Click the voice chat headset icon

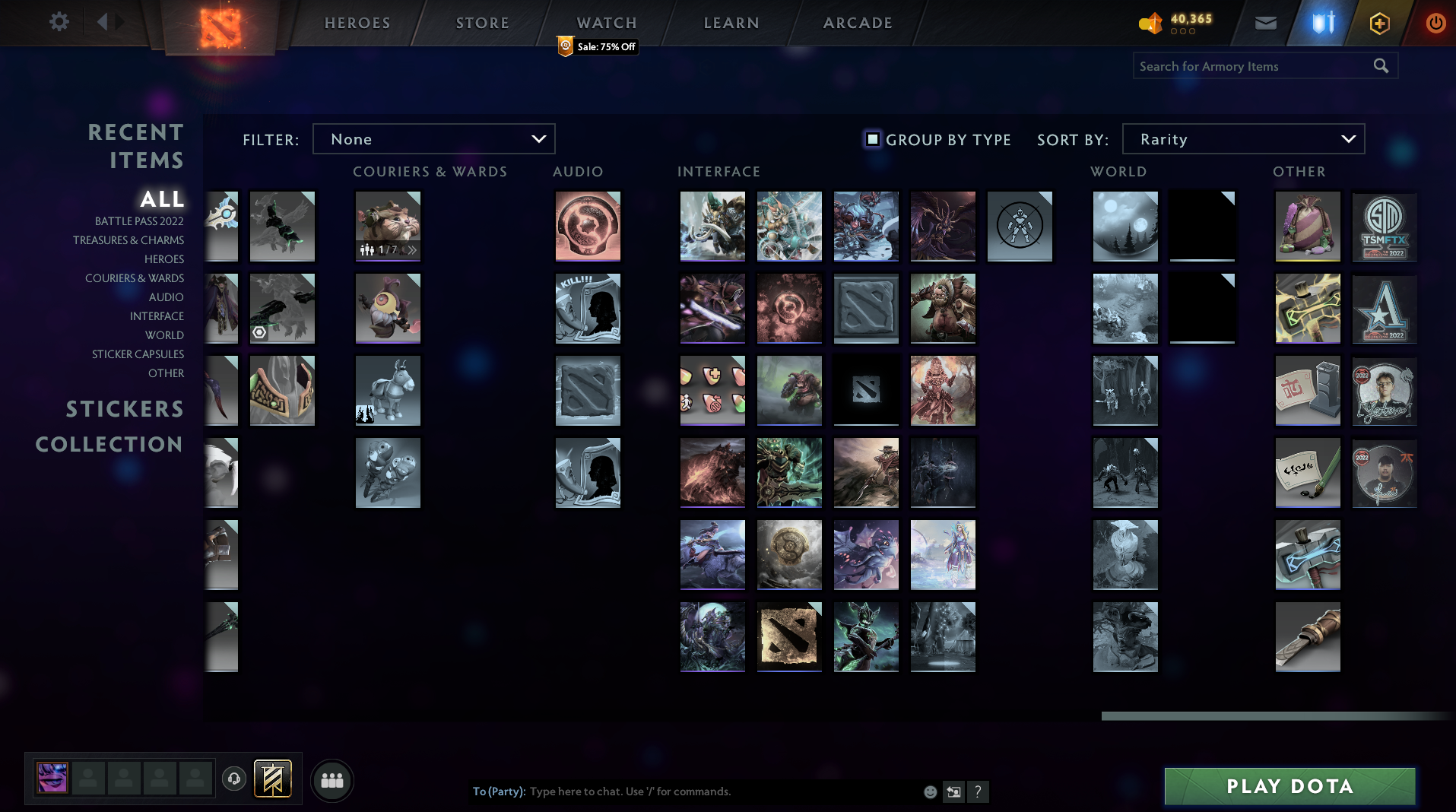click(x=234, y=779)
